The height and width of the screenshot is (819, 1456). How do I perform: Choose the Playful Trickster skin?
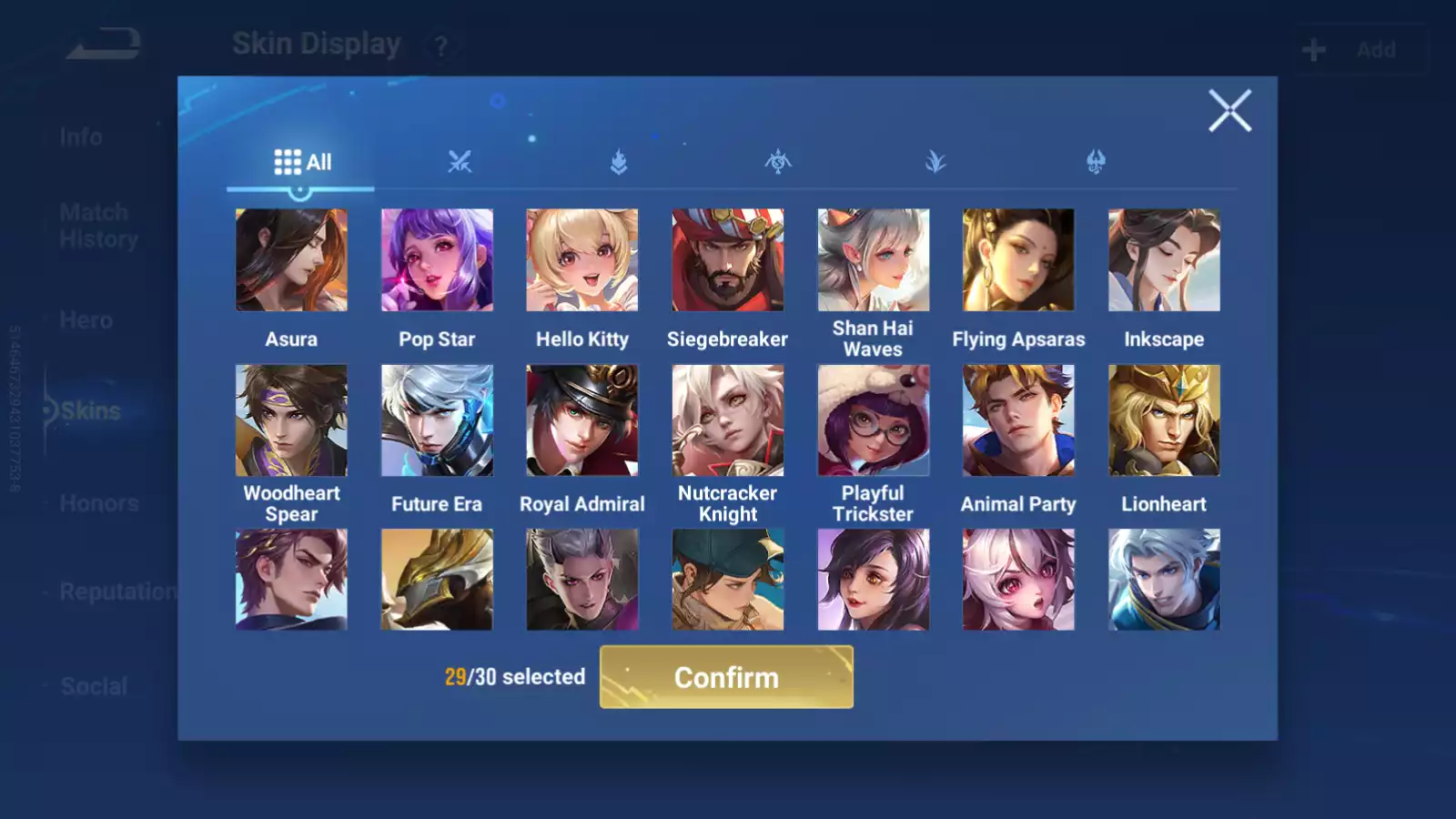[x=873, y=420]
